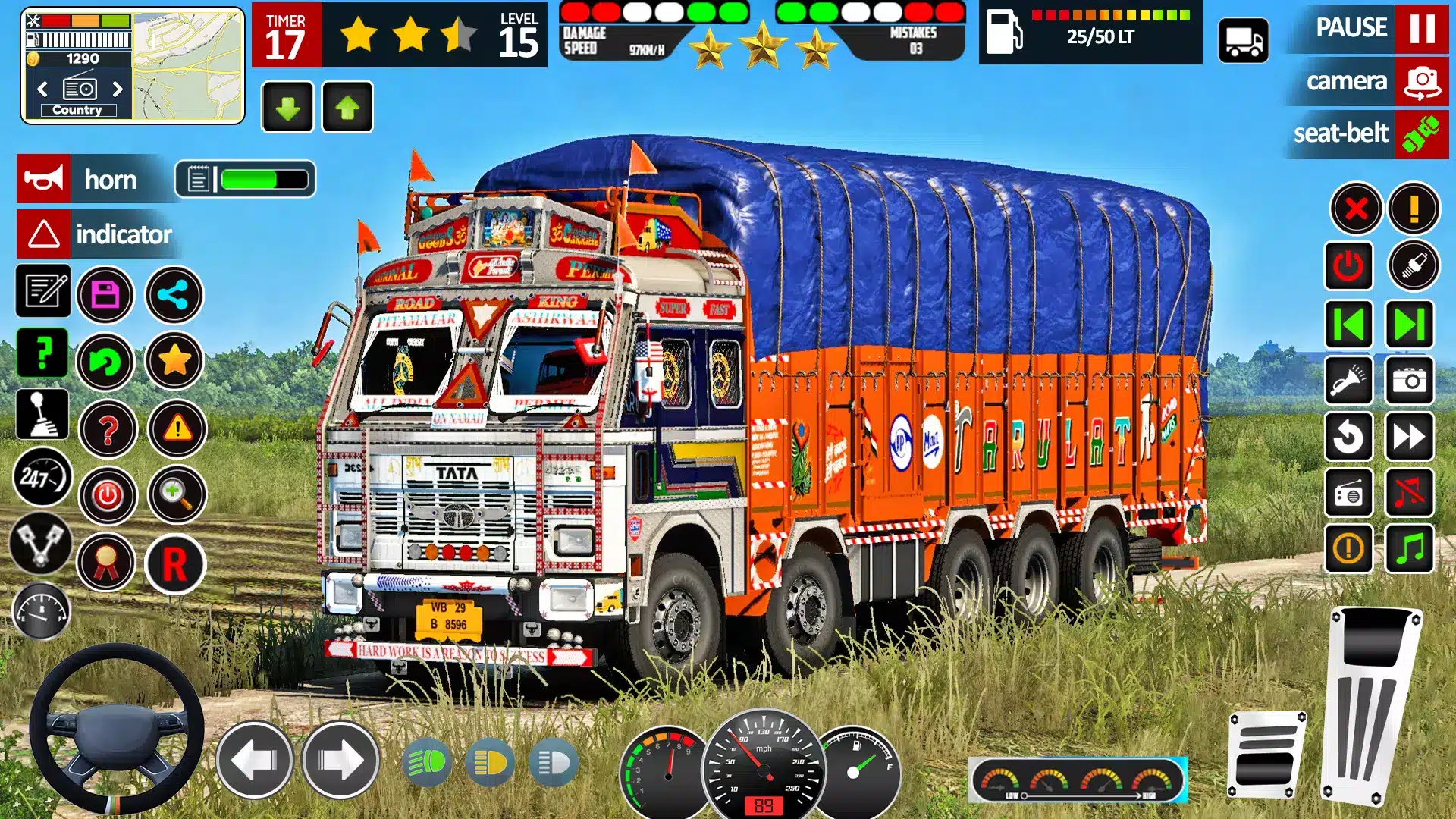This screenshot has width=1456, height=819.
Task: Honk the horn
Action: point(44,180)
